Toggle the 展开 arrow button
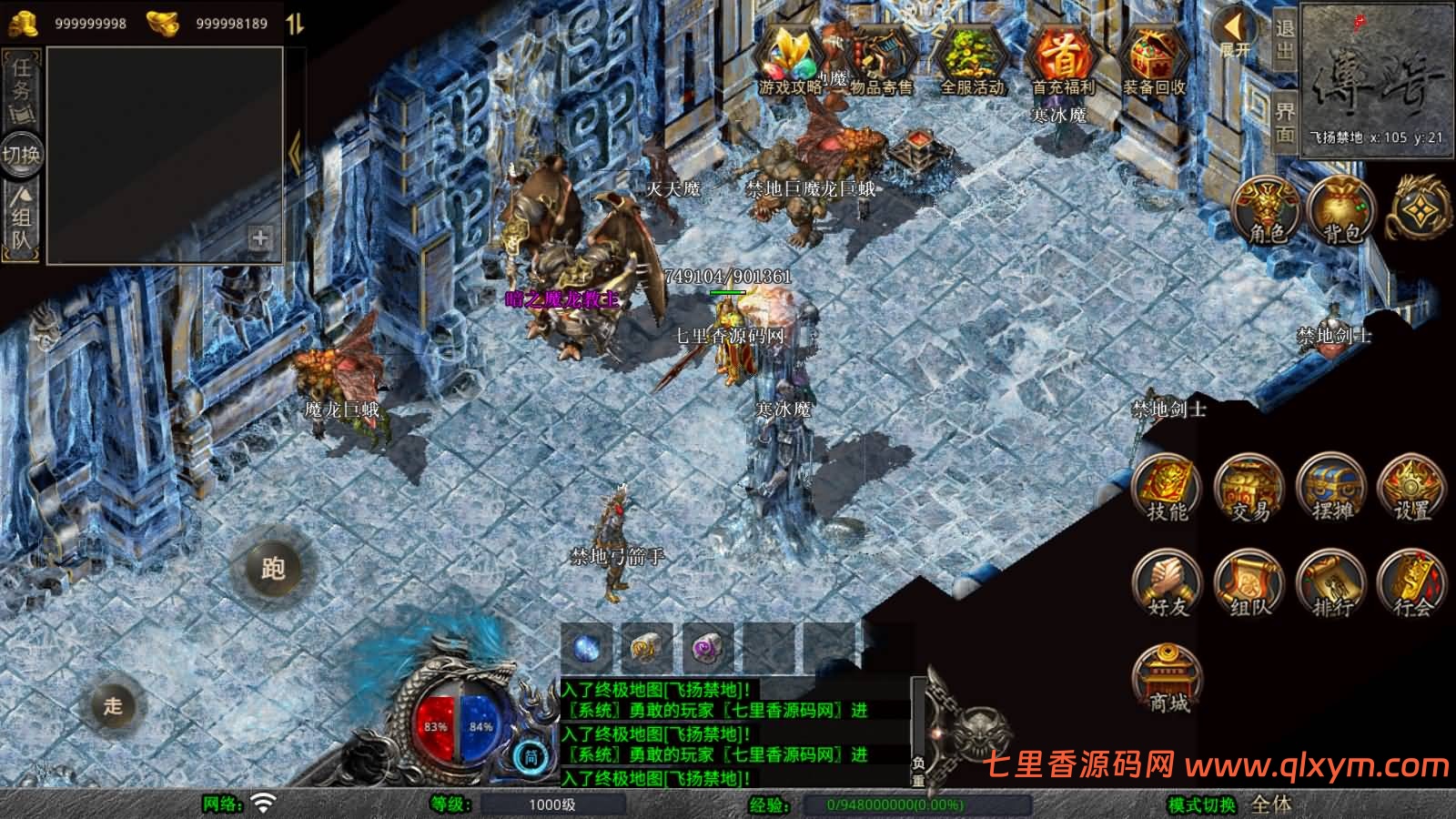1456x819 pixels. tap(1234, 32)
